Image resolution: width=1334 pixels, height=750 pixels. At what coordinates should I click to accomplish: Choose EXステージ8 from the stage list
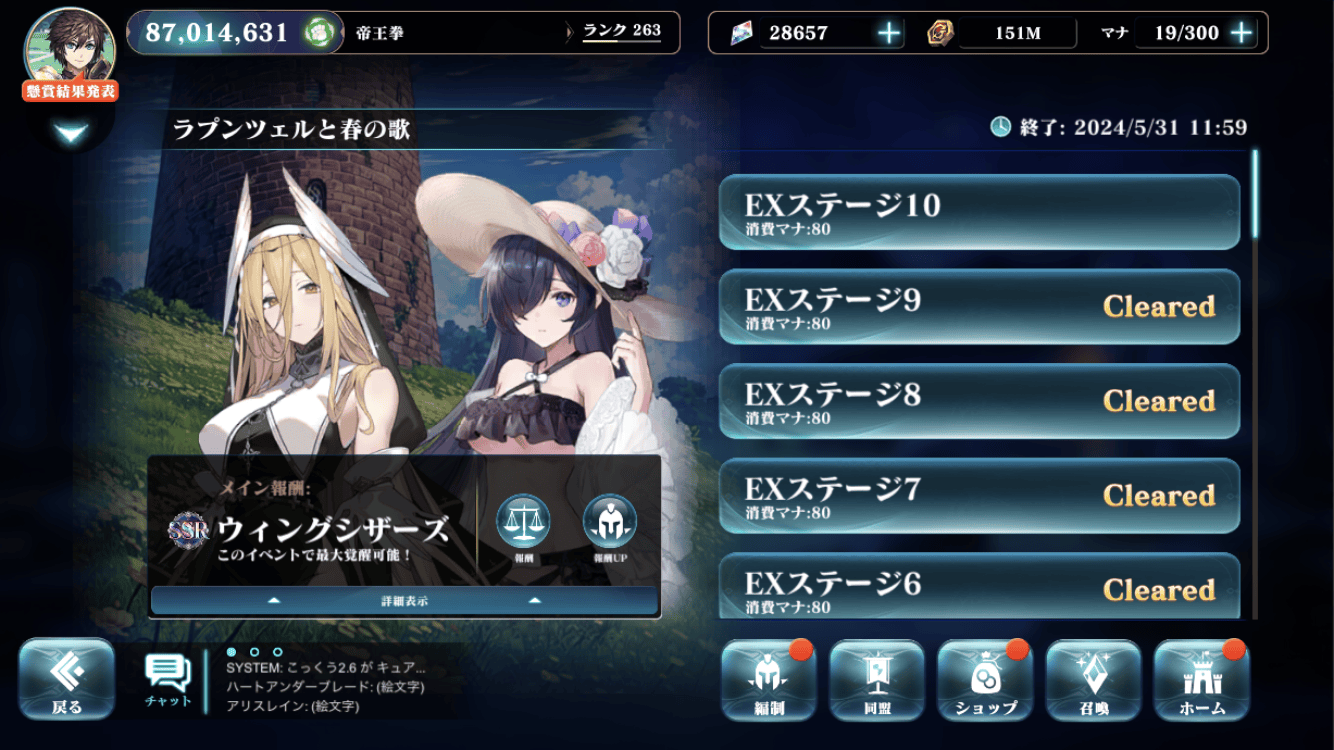pyautogui.click(x=979, y=401)
